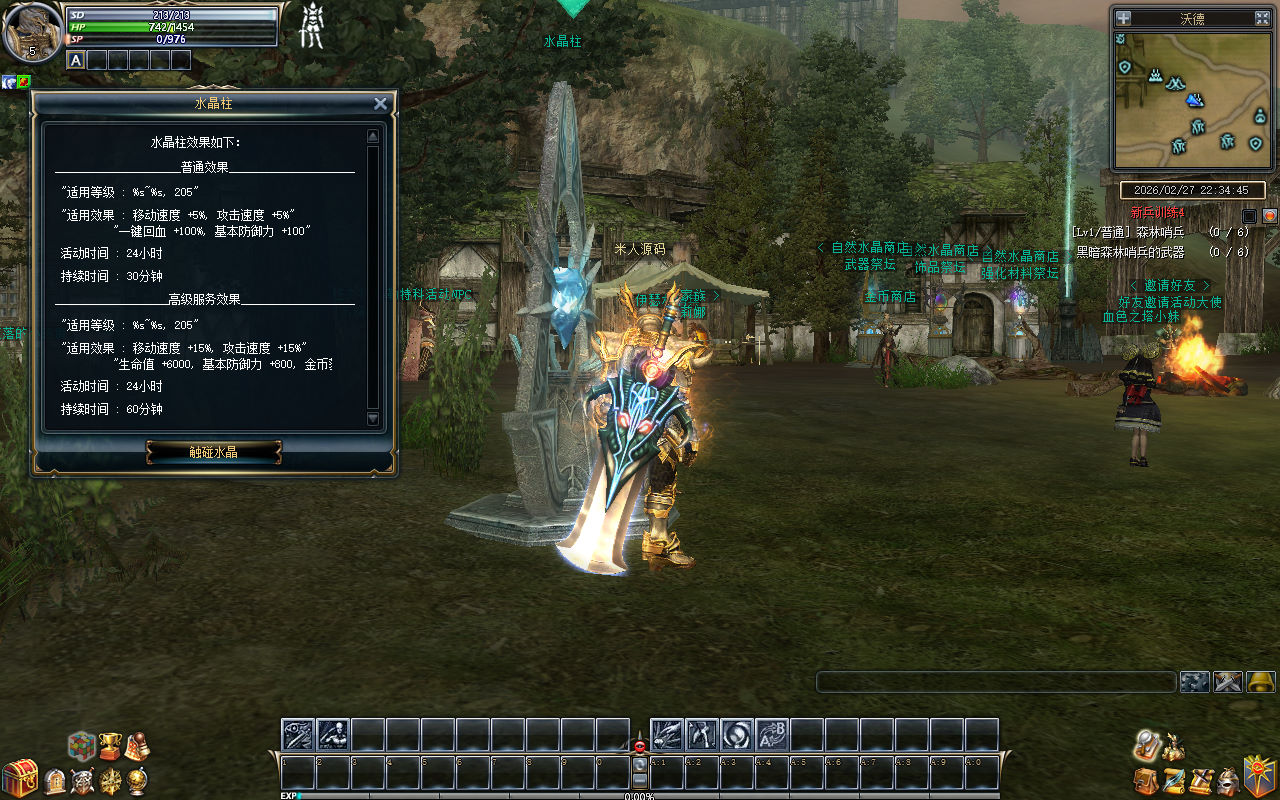The width and height of the screenshot is (1280, 800).
Task: Open the golden globe icon
Action: click(x=139, y=780)
